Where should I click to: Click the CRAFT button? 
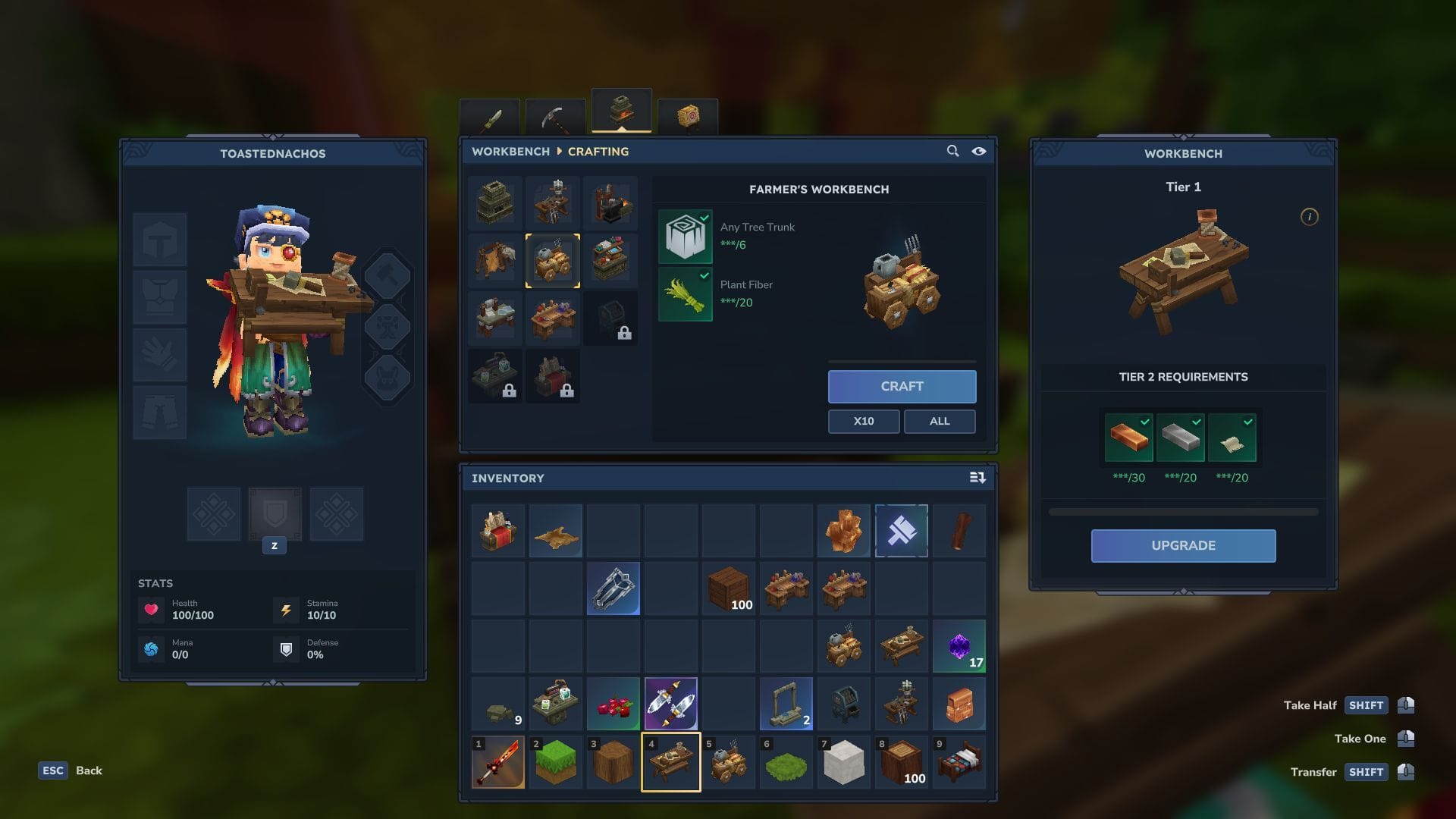901,386
